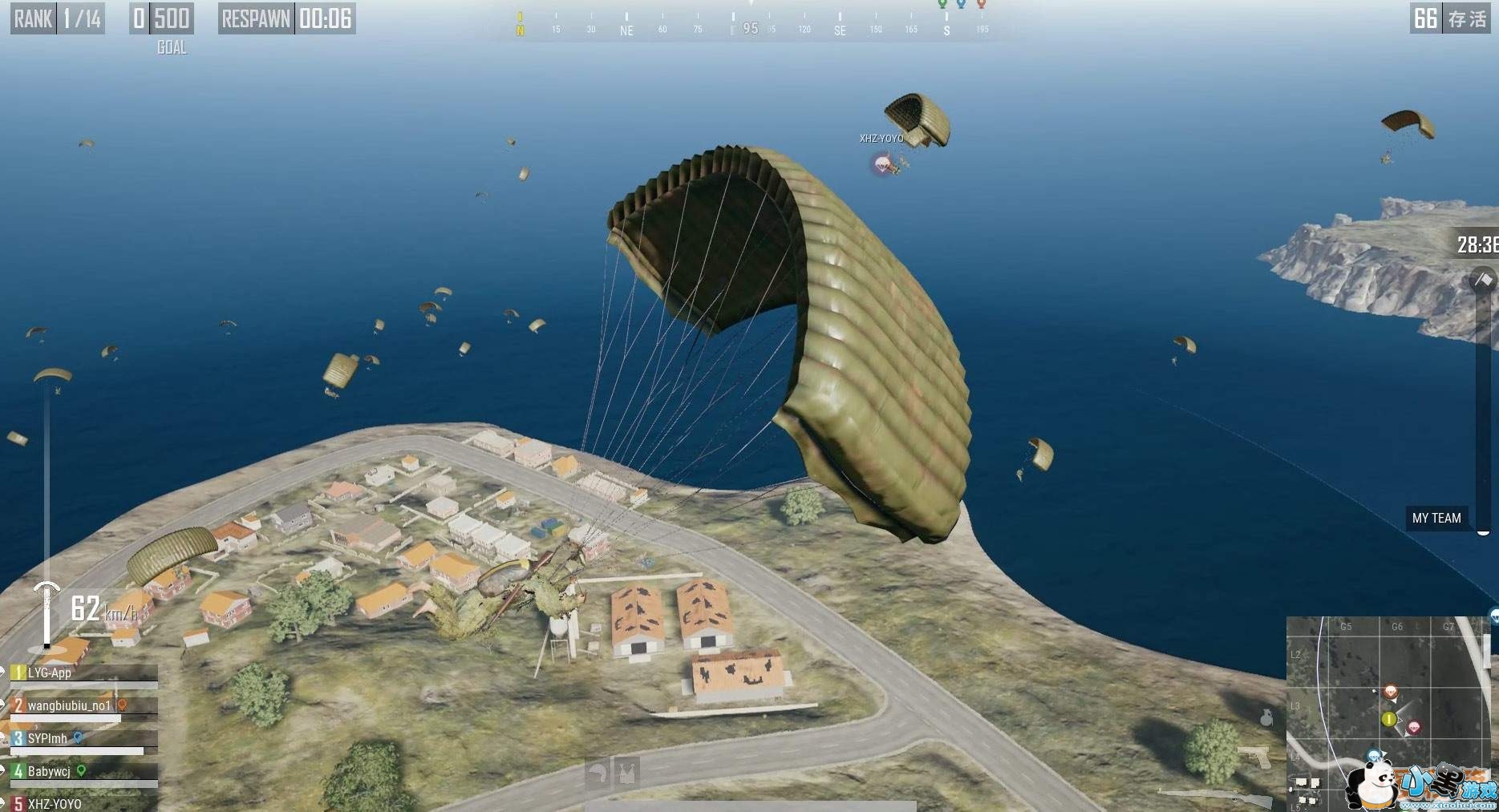
Task: Click the blue map pin beside SYPlmh
Action: click(79, 737)
